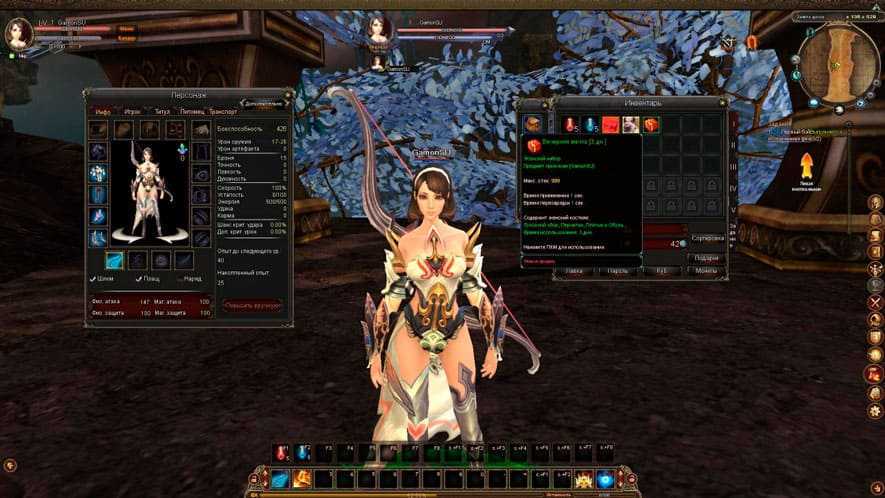Open the Транспорт tab
Viewport: 885px width, 498px height.
(x=223, y=112)
